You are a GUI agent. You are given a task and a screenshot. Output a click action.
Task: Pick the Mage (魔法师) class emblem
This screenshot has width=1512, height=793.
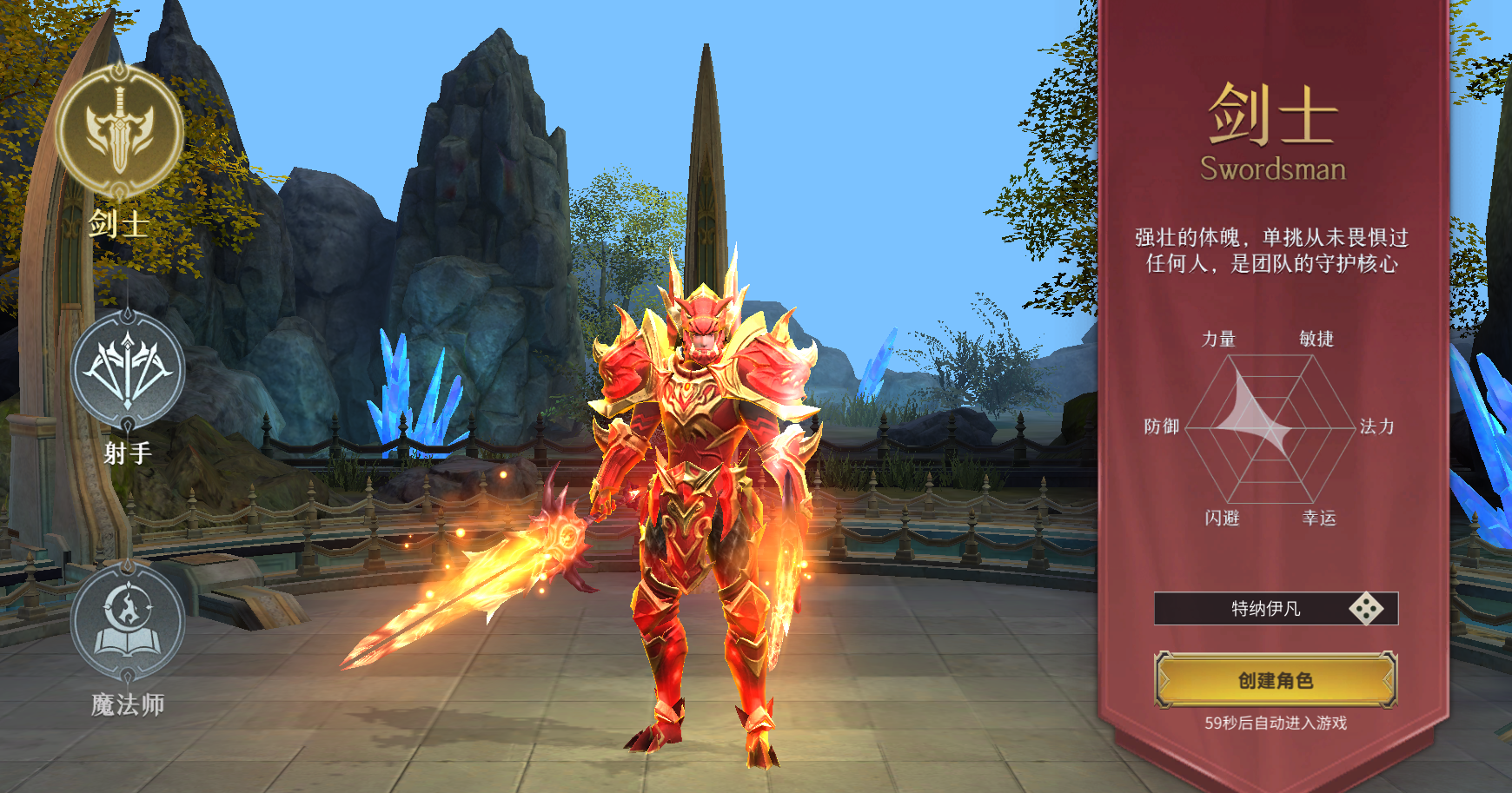(x=128, y=620)
